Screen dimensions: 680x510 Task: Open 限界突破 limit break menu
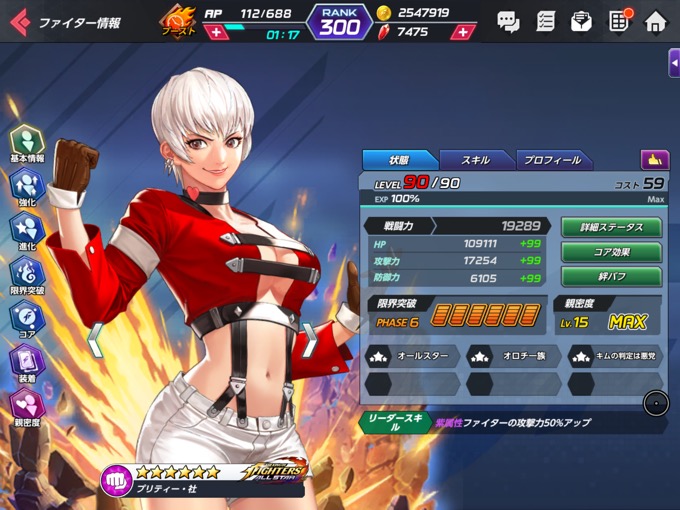click(x=27, y=275)
